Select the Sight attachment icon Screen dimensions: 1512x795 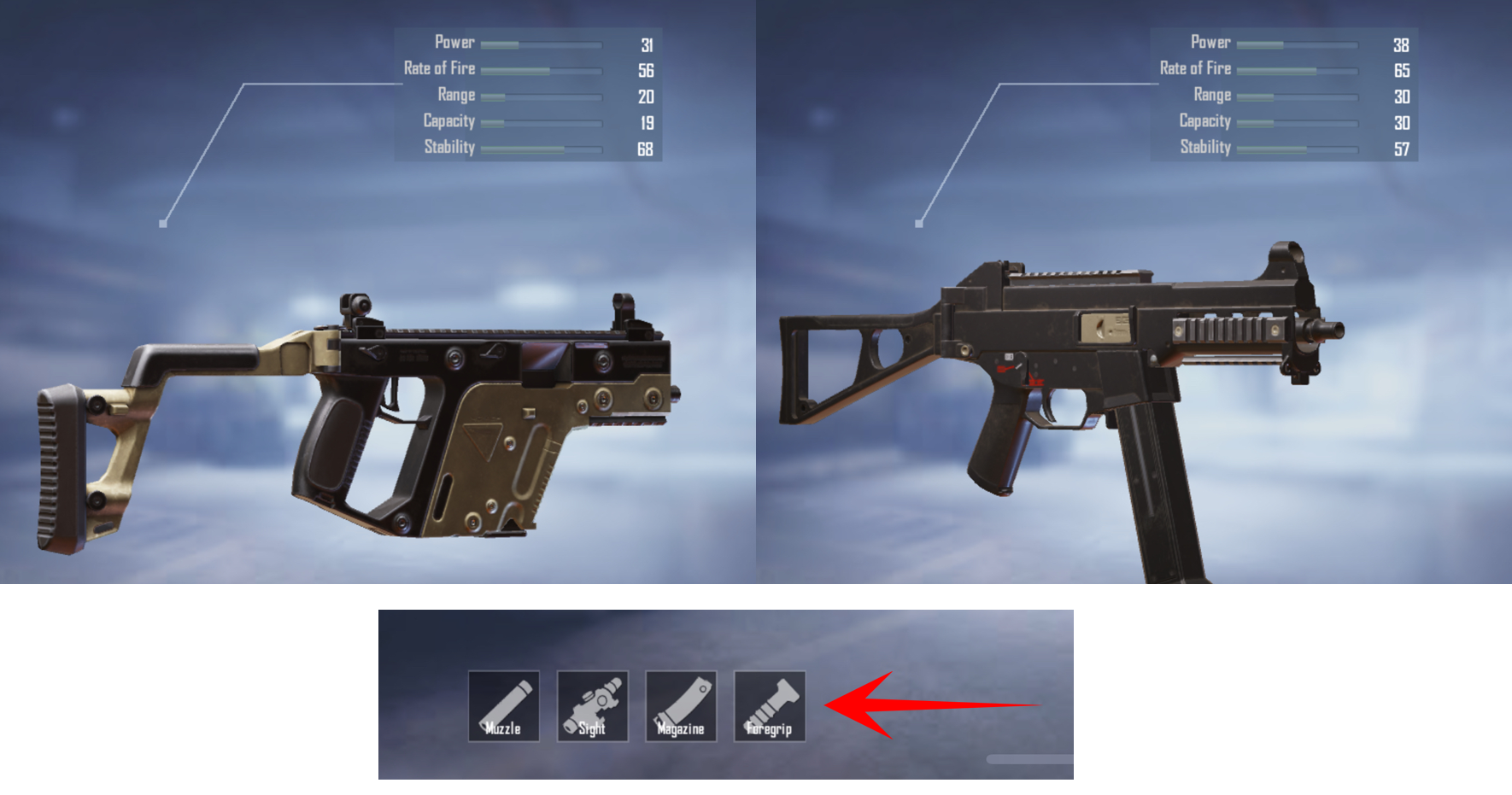592,704
